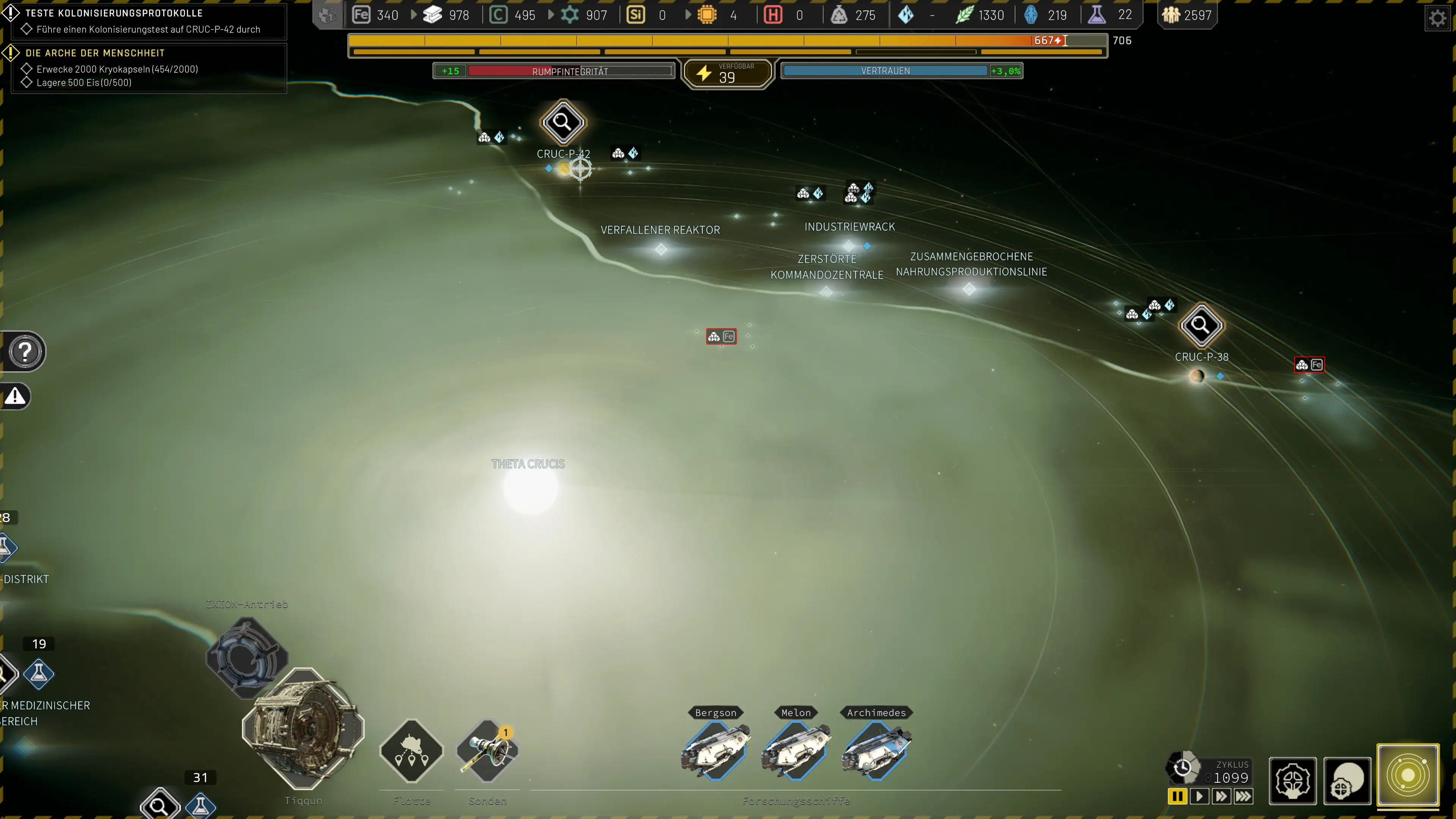Screen dimensions: 1456x819
Task: Open the Teste Kolonisierungsprotokolle objective
Action: (114, 13)
